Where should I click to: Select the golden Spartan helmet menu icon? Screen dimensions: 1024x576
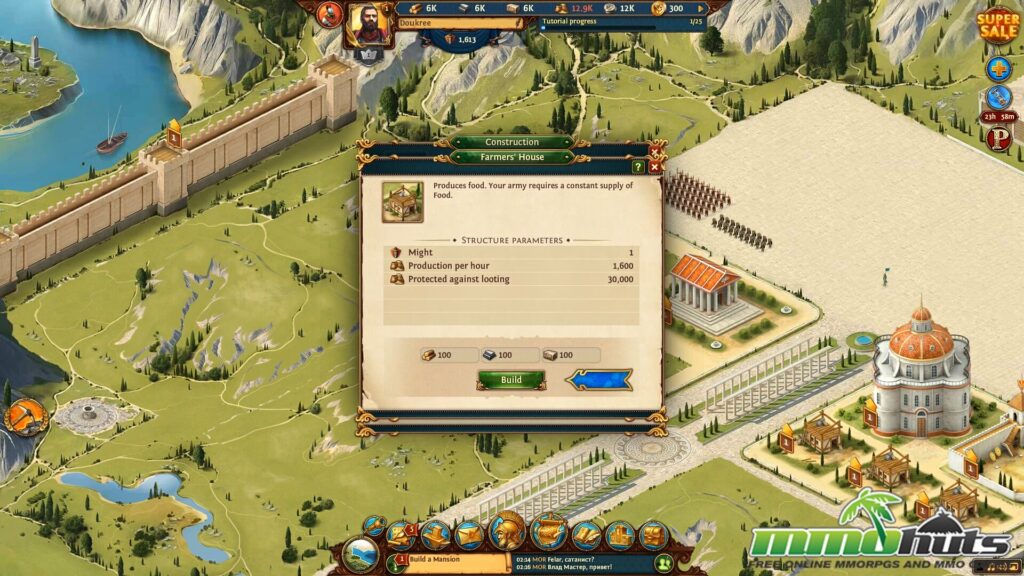coord(508,531)
